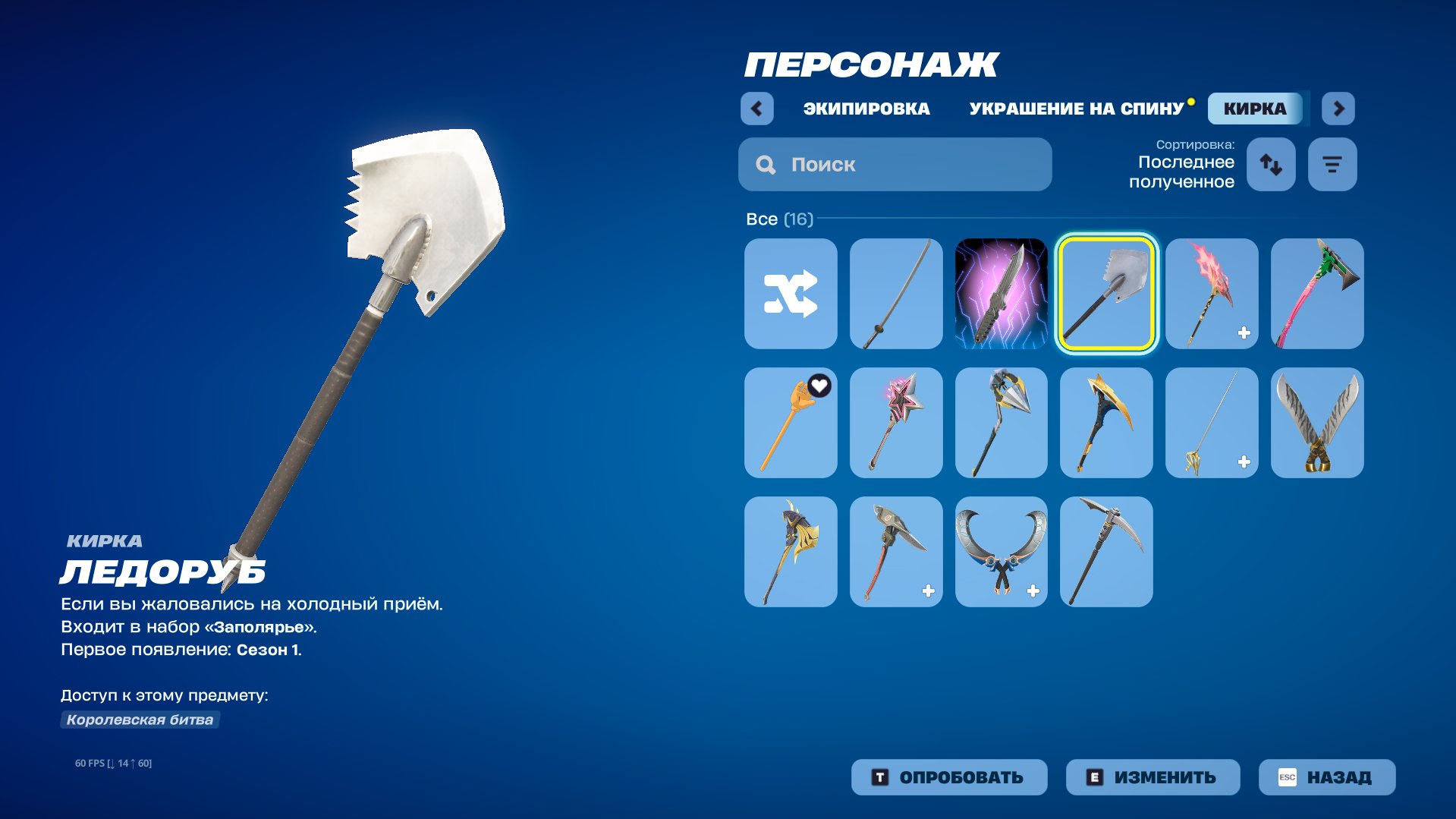1456x819 pixels.
Task: Open the filter options panel
Action: [1332, 164]
